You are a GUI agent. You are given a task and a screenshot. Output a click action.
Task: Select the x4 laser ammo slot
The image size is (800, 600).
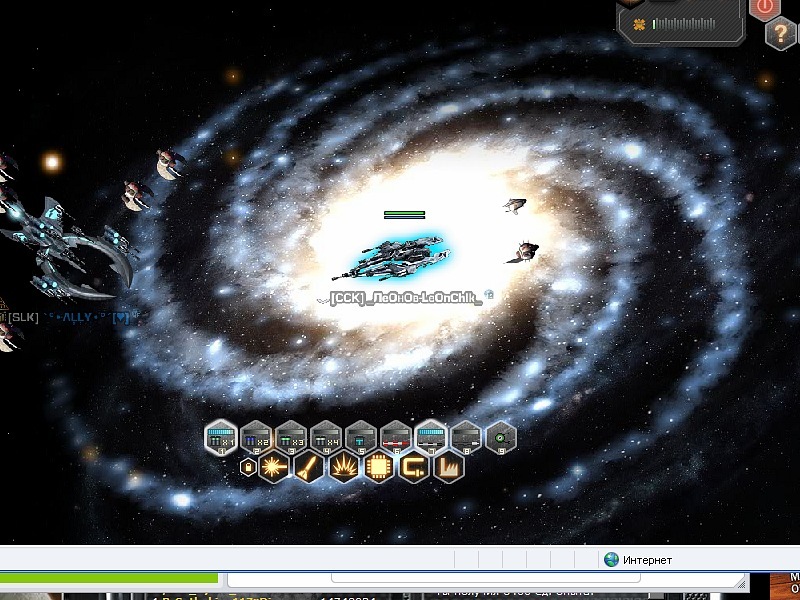(x=325, y=436)
